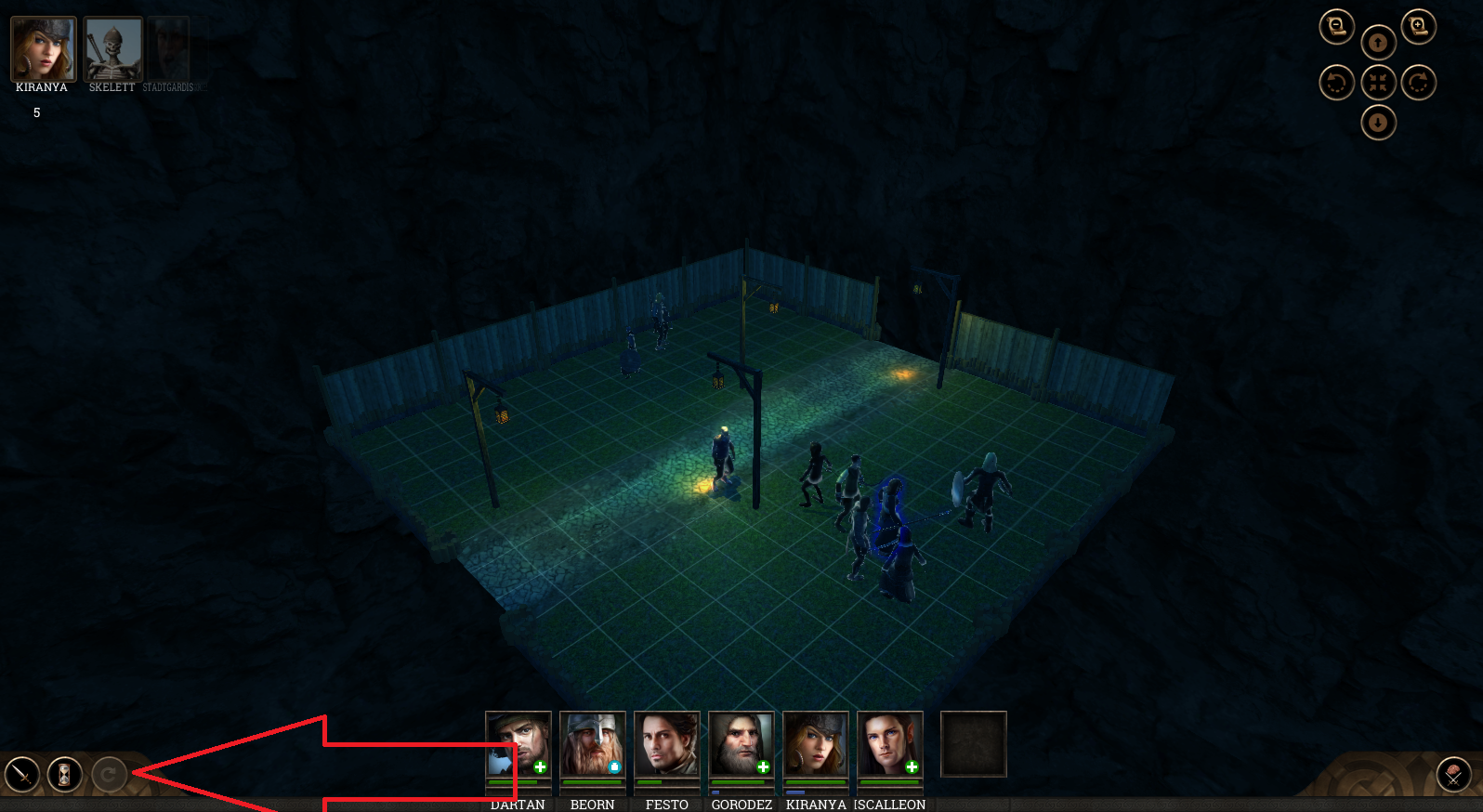Select Kiranya's portrait in the turn order

coord(43,48)
